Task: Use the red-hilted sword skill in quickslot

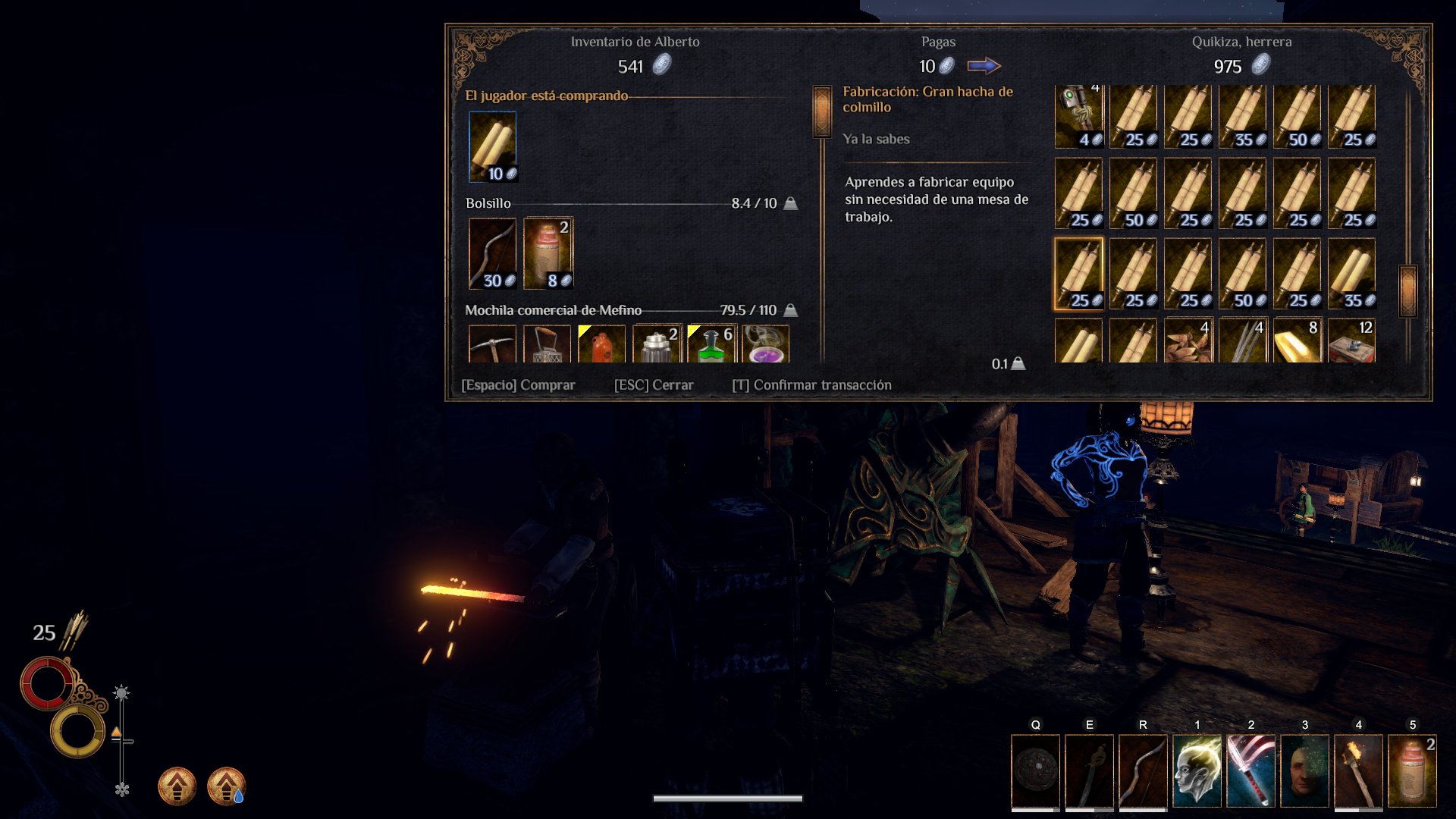Action: pyautogui.click(x=1251, y=770)
